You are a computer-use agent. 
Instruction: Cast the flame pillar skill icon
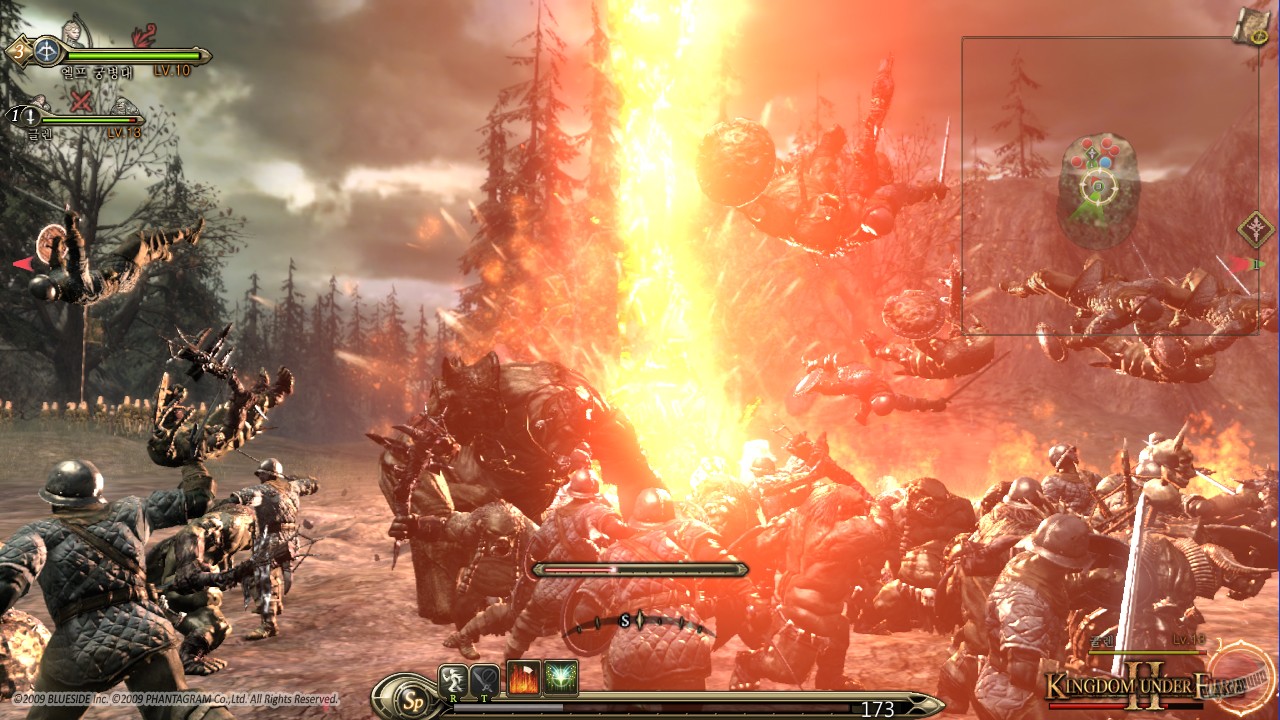[x=522, y=679]
